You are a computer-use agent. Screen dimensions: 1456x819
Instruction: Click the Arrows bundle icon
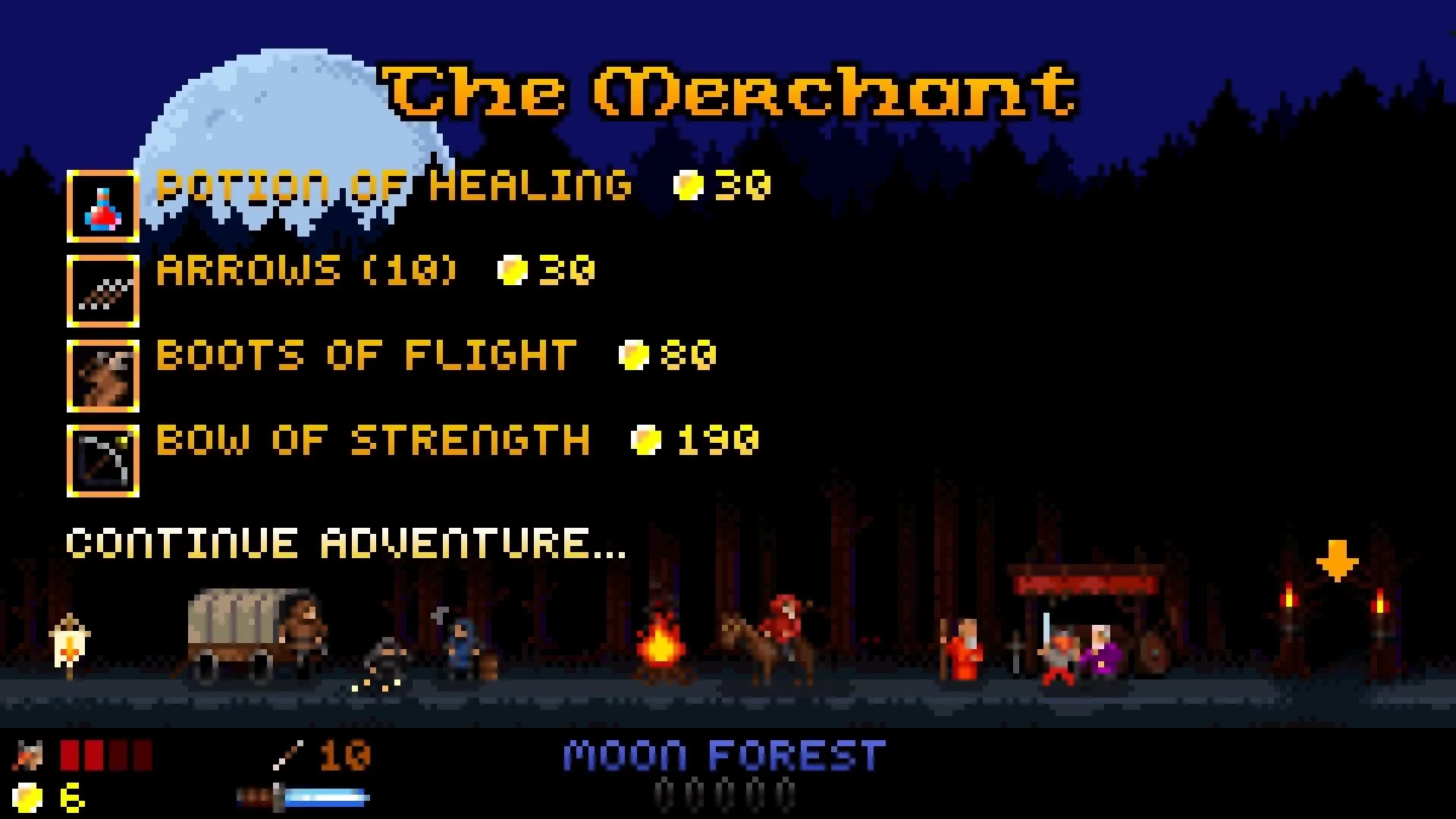click(x=103, y=291)
